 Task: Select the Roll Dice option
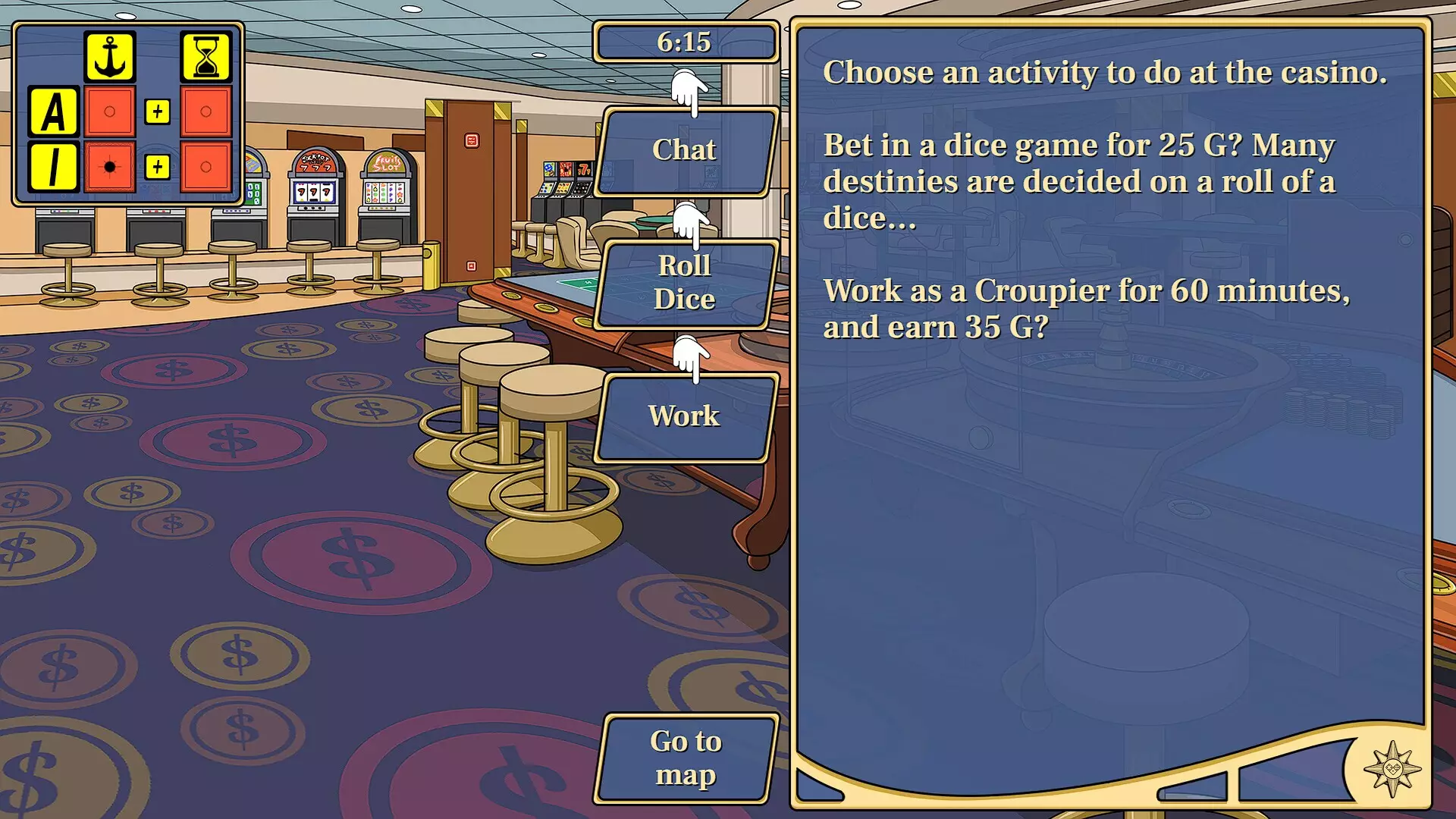tap(685, 283)
